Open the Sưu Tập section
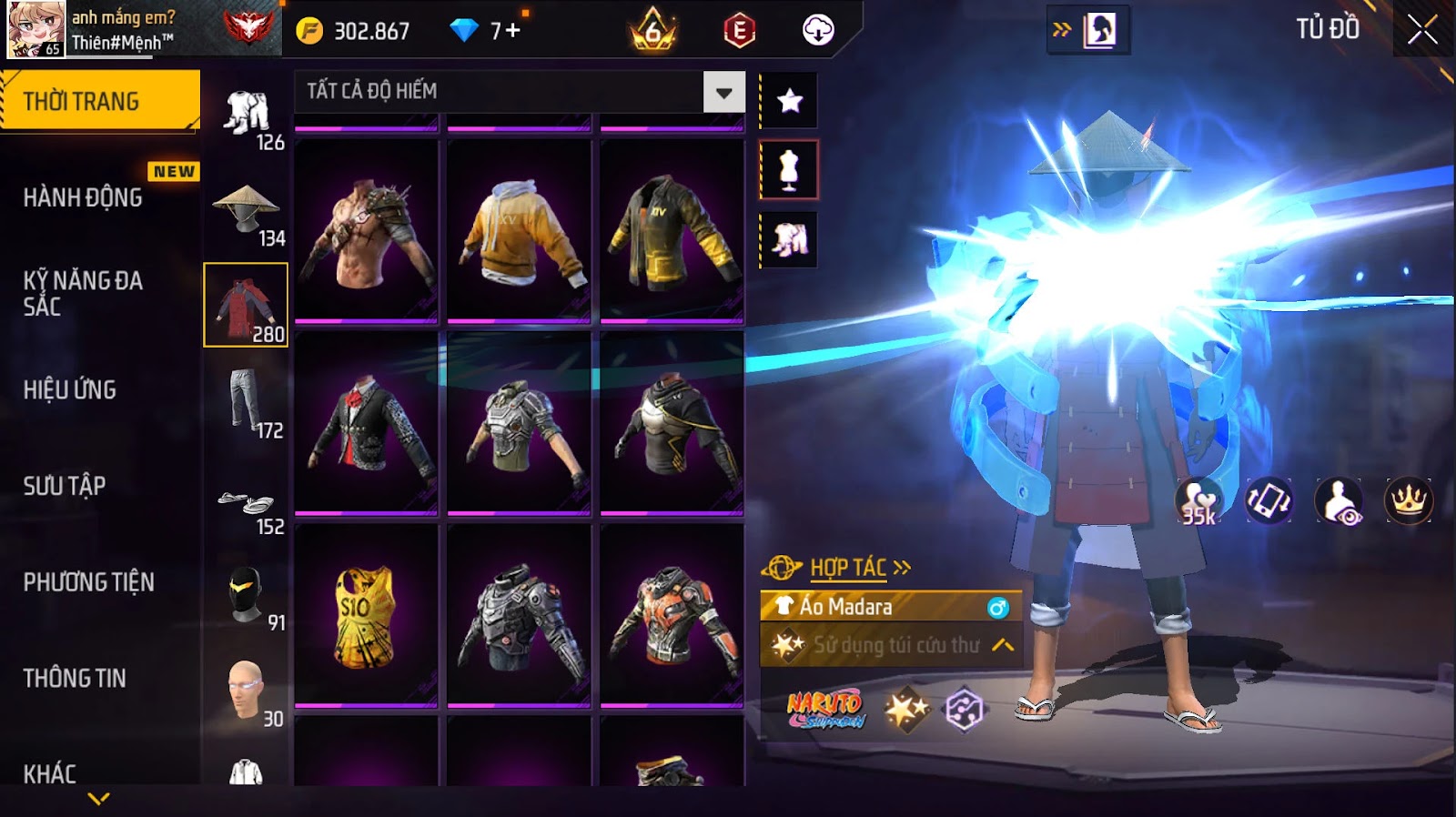 tap(65, 486)
